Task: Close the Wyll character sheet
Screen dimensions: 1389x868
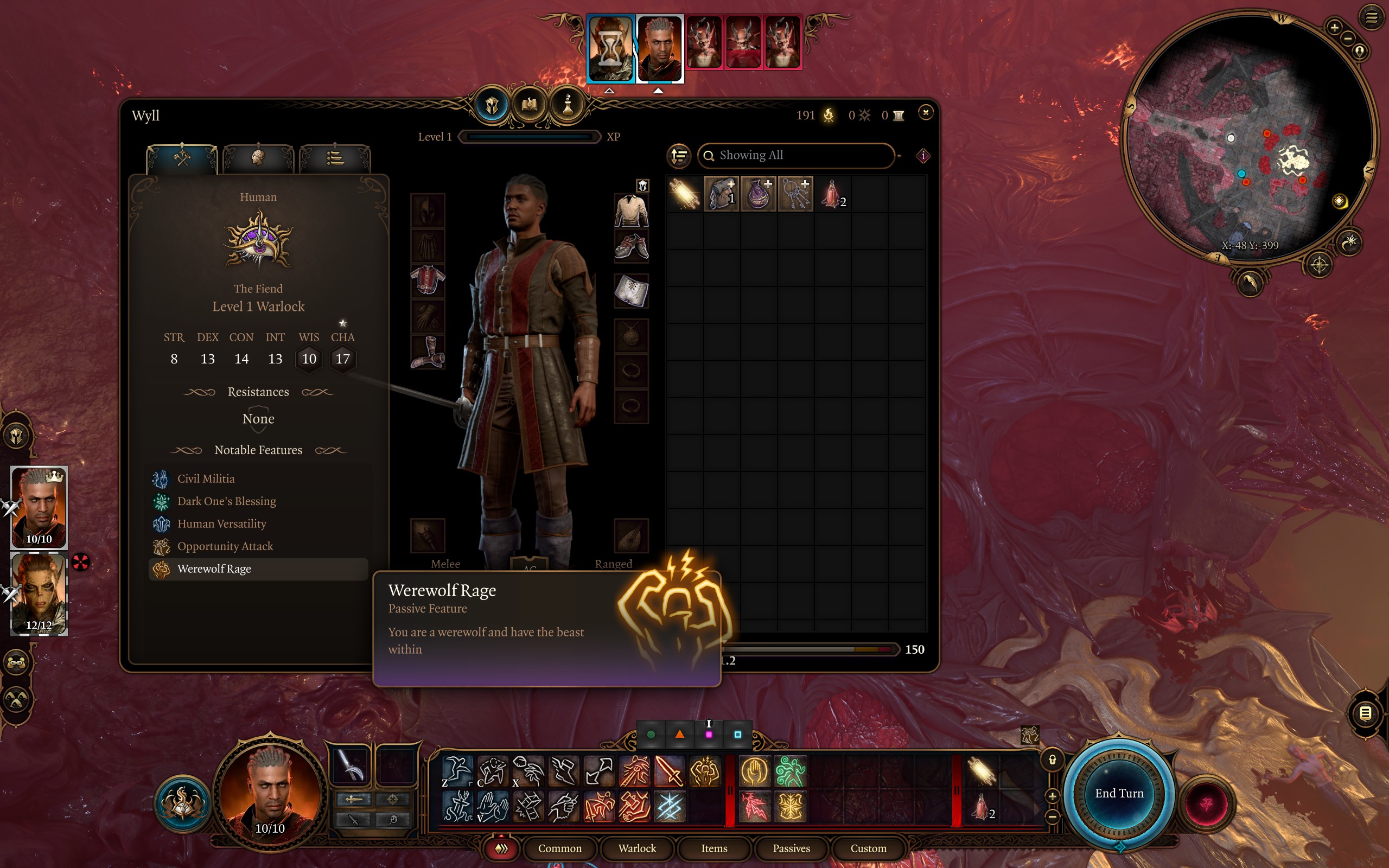Action: 925,112
